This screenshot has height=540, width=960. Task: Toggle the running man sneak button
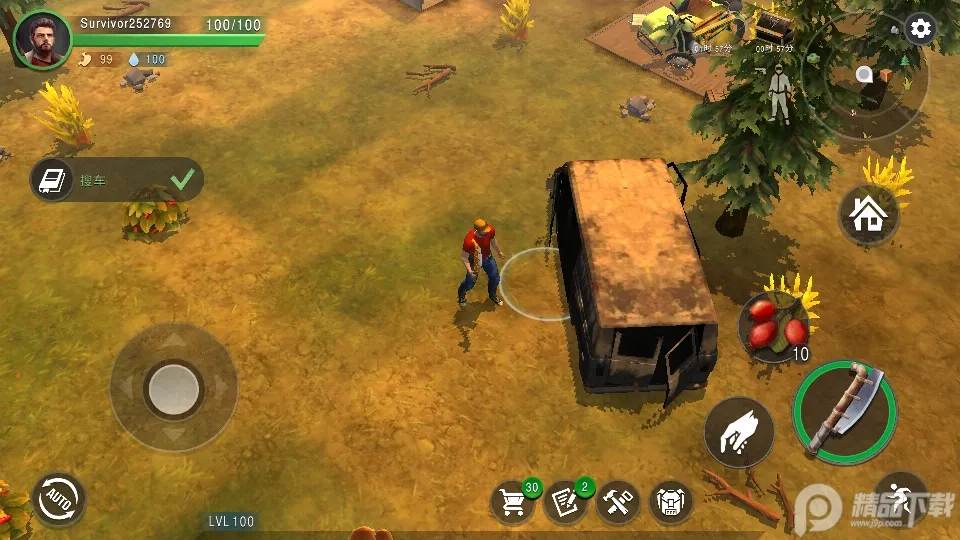pyautogui.click(x=901, y=499)
